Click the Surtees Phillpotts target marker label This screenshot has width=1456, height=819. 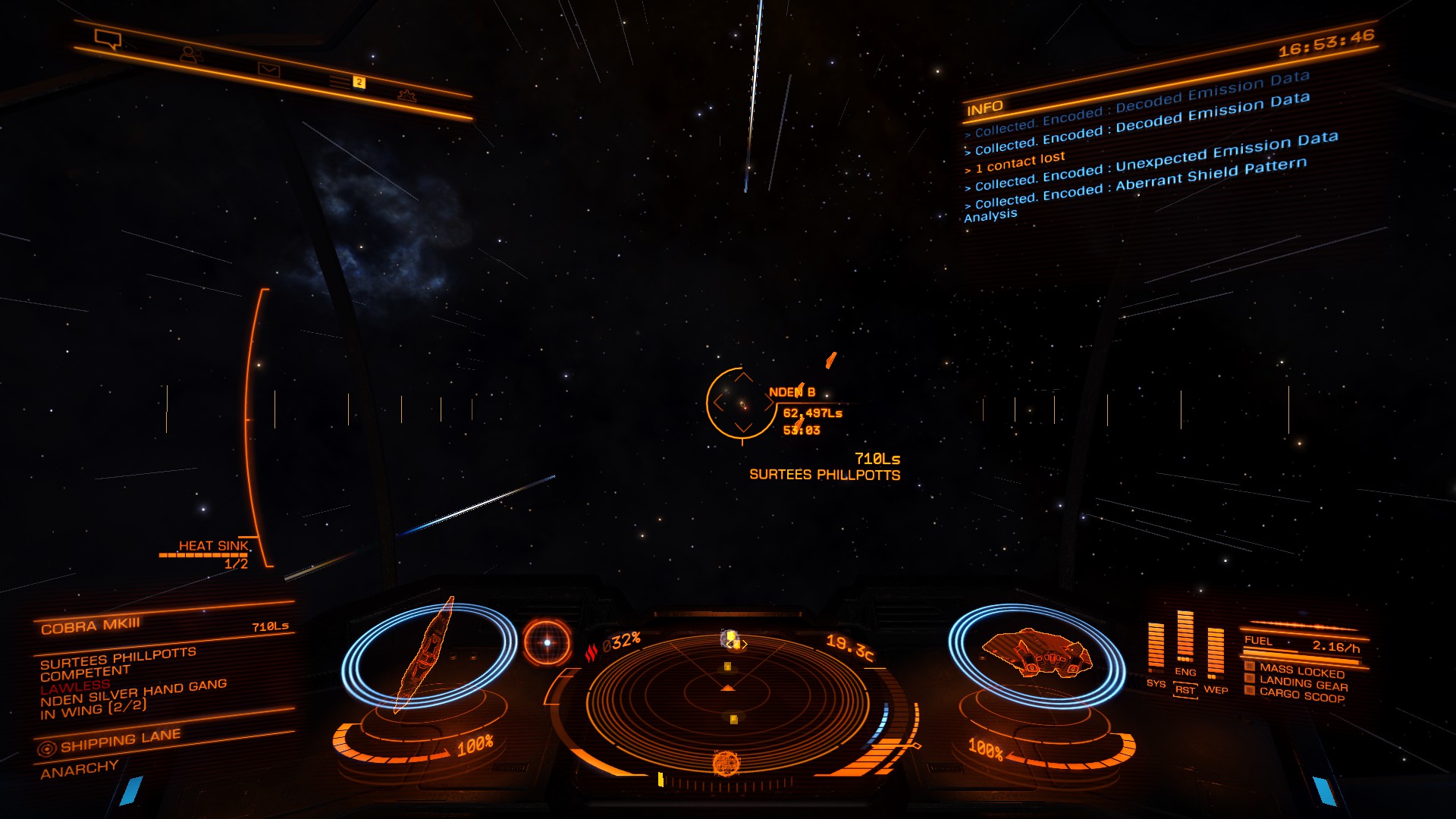[824, 475]
